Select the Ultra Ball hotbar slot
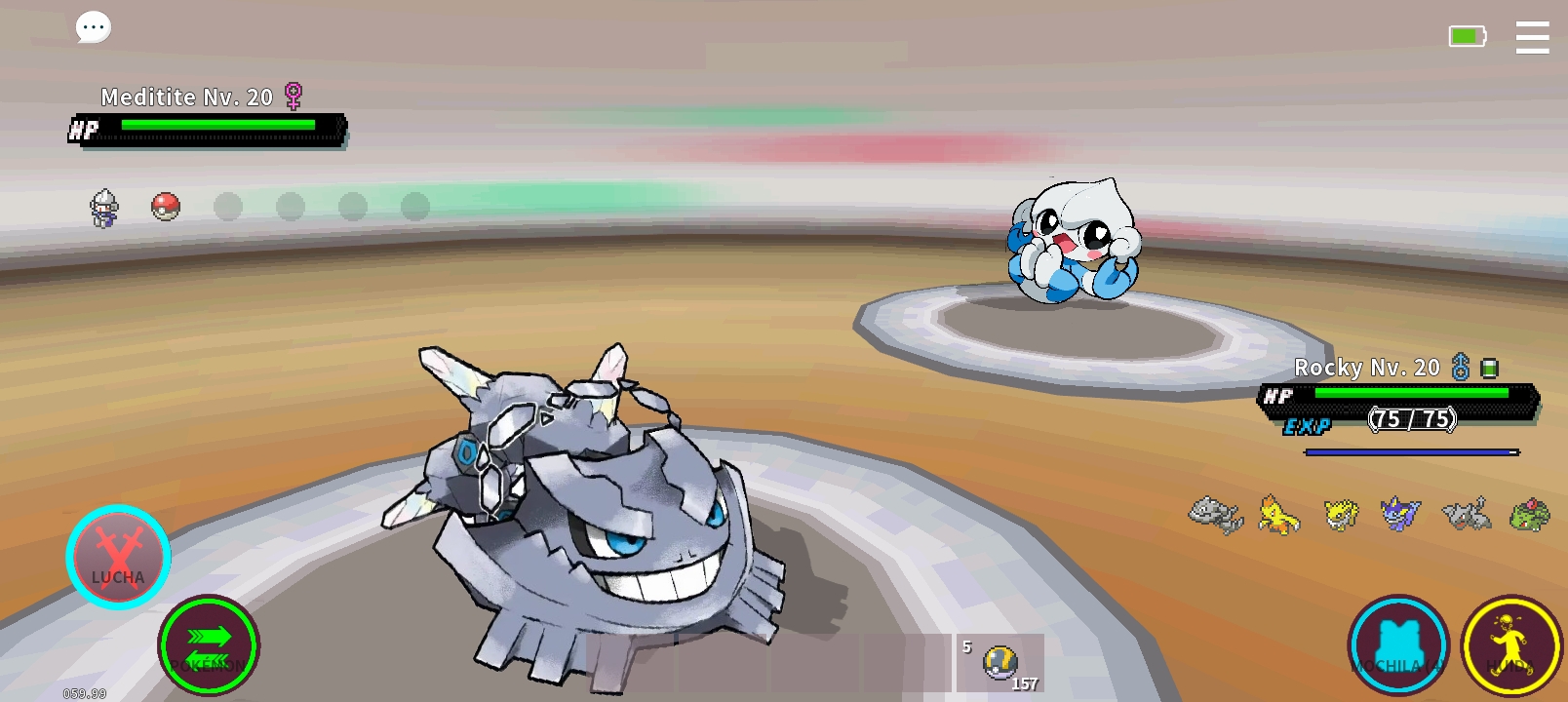The height and width of the screenshot is (702, 1568). click(x=1000, y=663)
